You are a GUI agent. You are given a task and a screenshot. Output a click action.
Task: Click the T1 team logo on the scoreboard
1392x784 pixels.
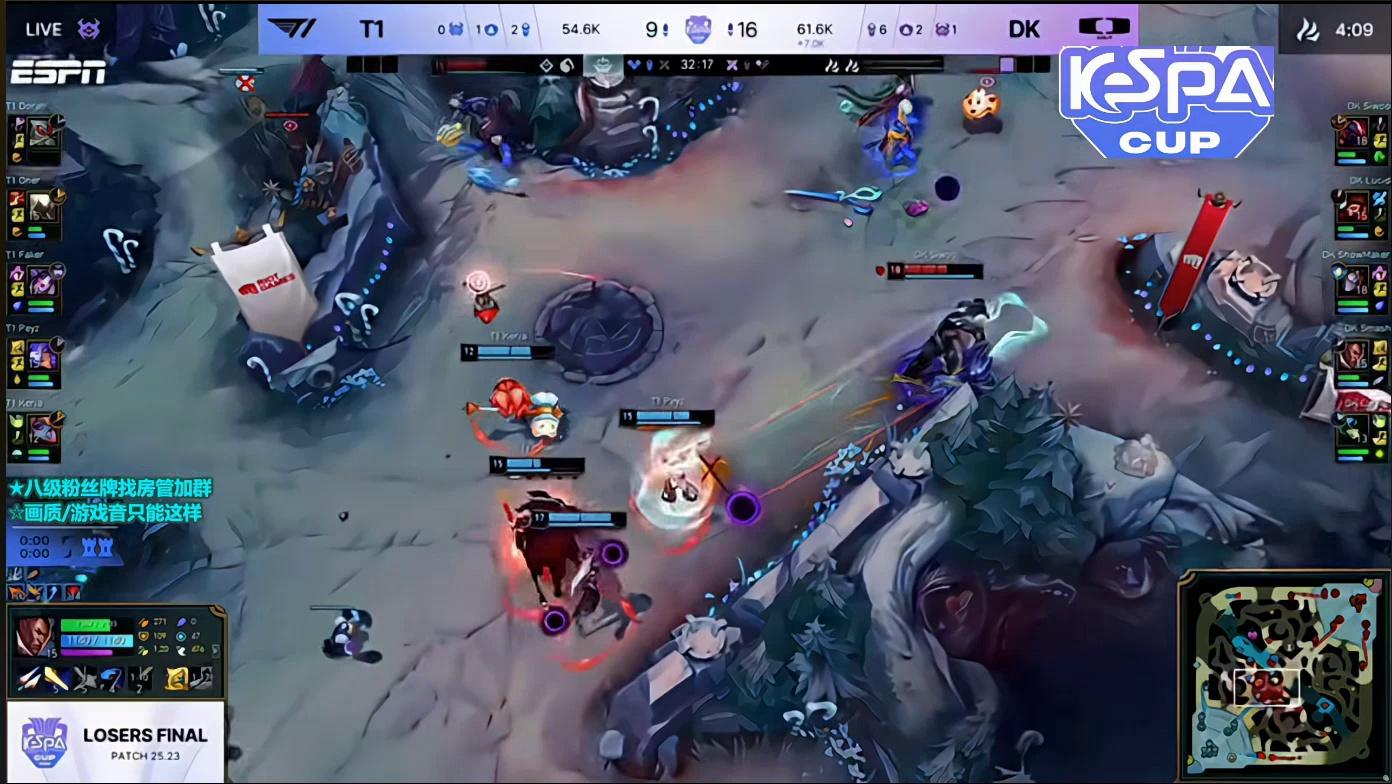coord(292,28)
